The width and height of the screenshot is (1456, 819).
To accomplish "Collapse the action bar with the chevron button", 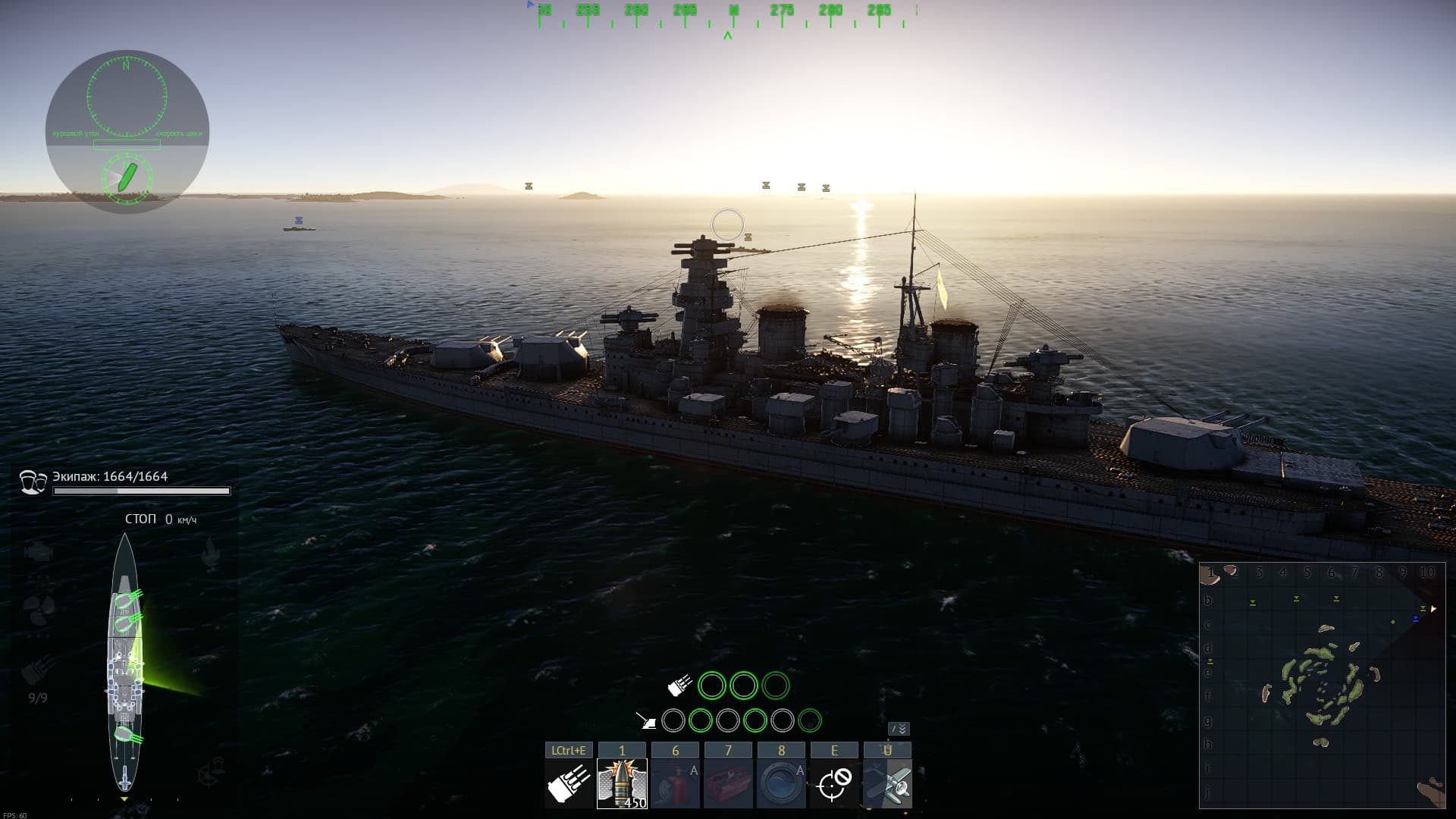I will [899, 729].
